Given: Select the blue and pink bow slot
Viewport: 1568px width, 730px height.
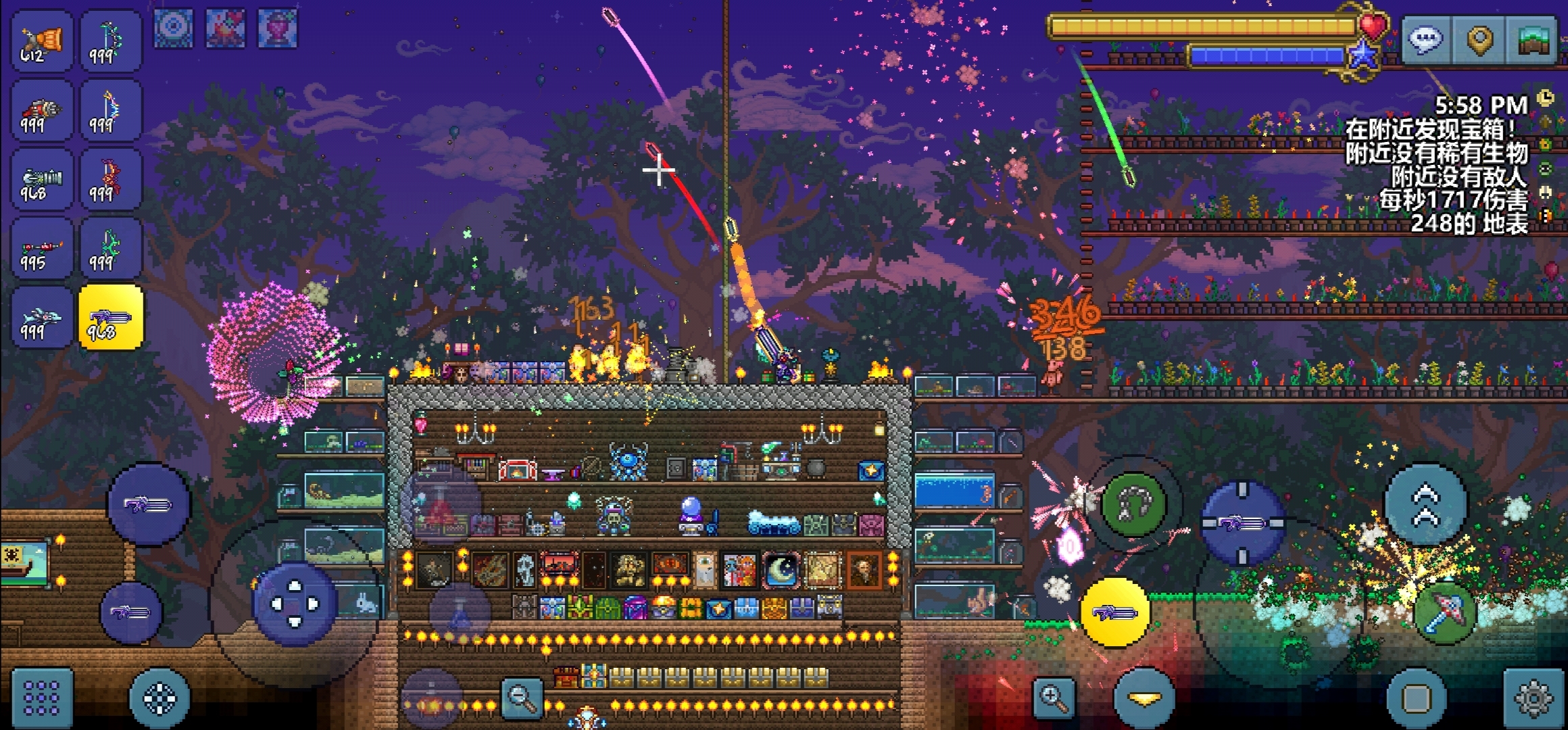Looking at the screenshot, I should pyautogui.click(x=111, y=112).
